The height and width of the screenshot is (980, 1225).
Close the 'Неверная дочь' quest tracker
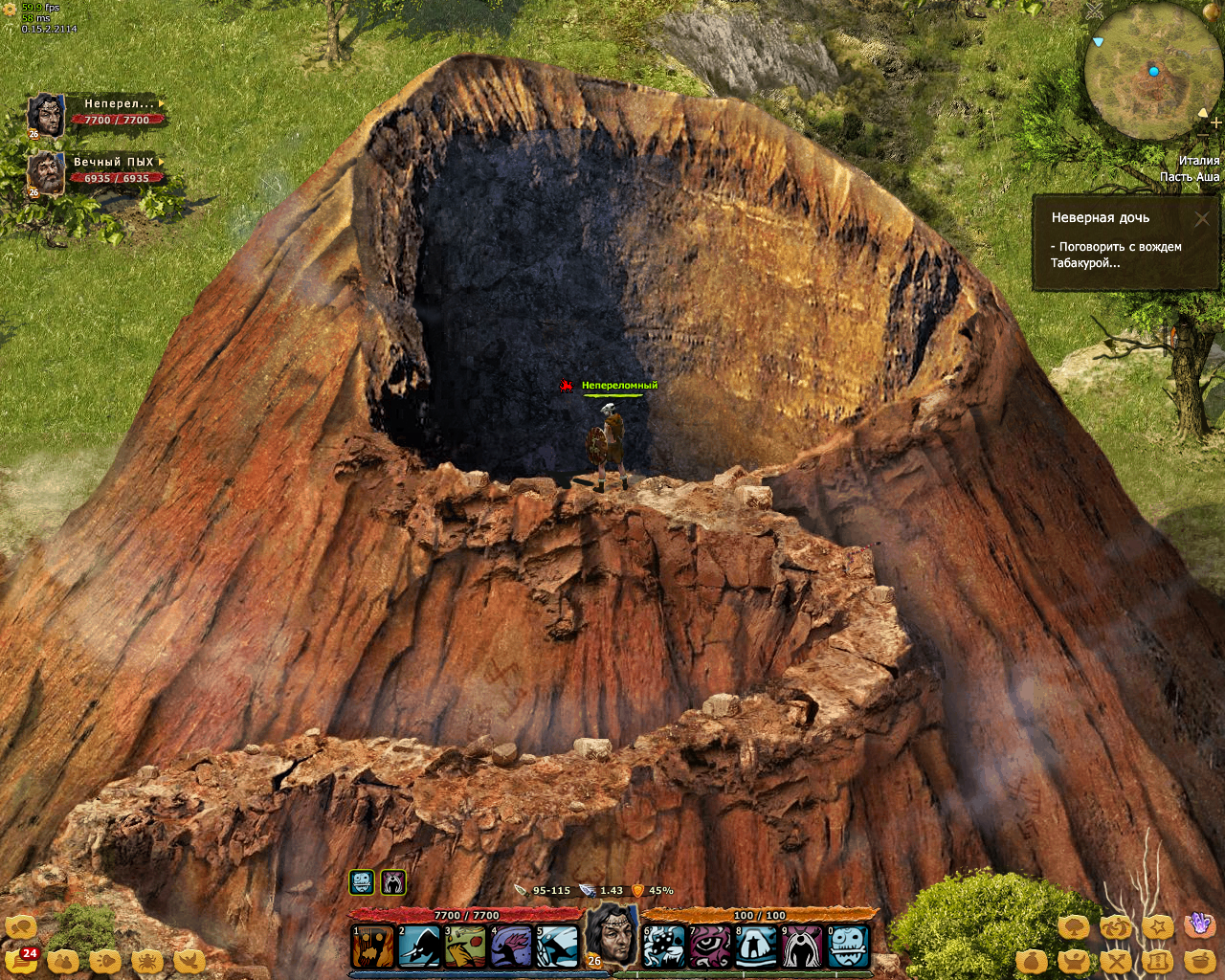tap(1202, 219)
